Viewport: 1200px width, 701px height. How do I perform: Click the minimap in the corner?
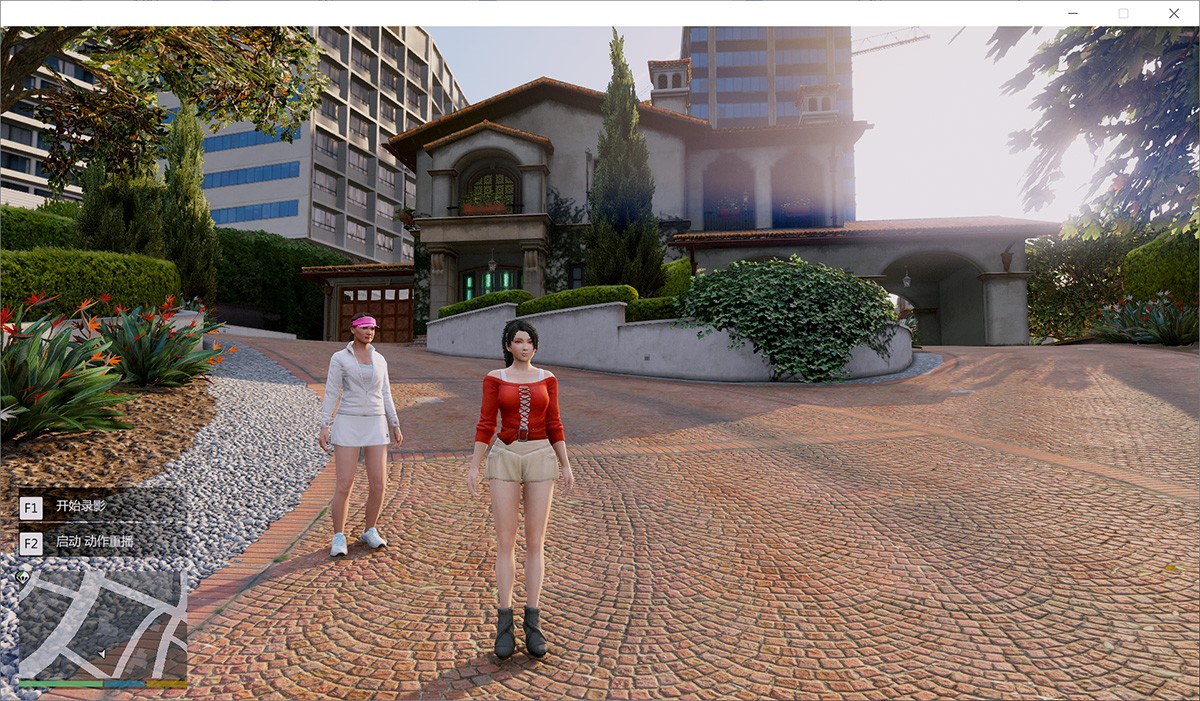(x=102, y=625)
